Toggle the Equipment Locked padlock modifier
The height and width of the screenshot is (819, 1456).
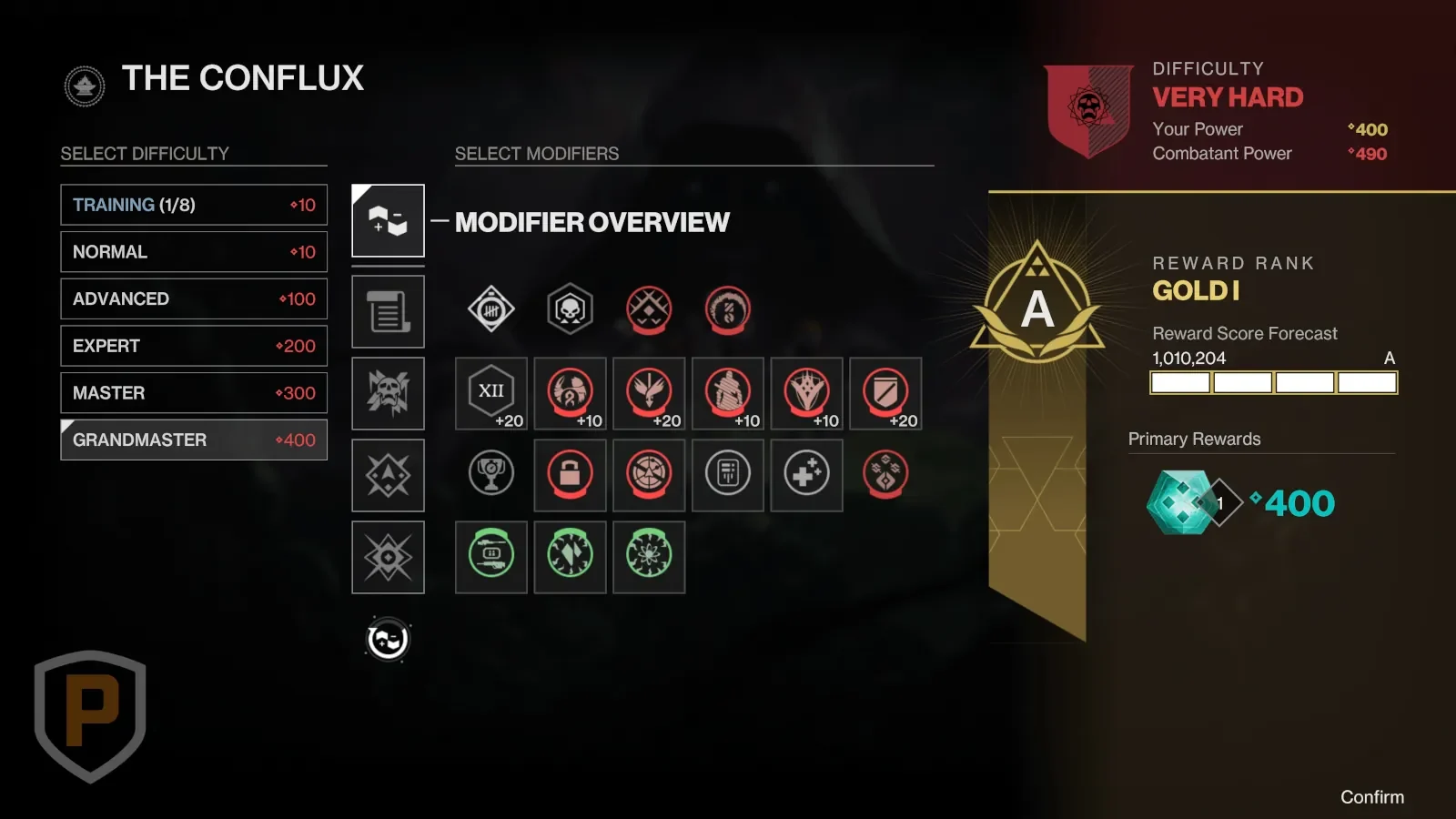[x=570, y=474]
